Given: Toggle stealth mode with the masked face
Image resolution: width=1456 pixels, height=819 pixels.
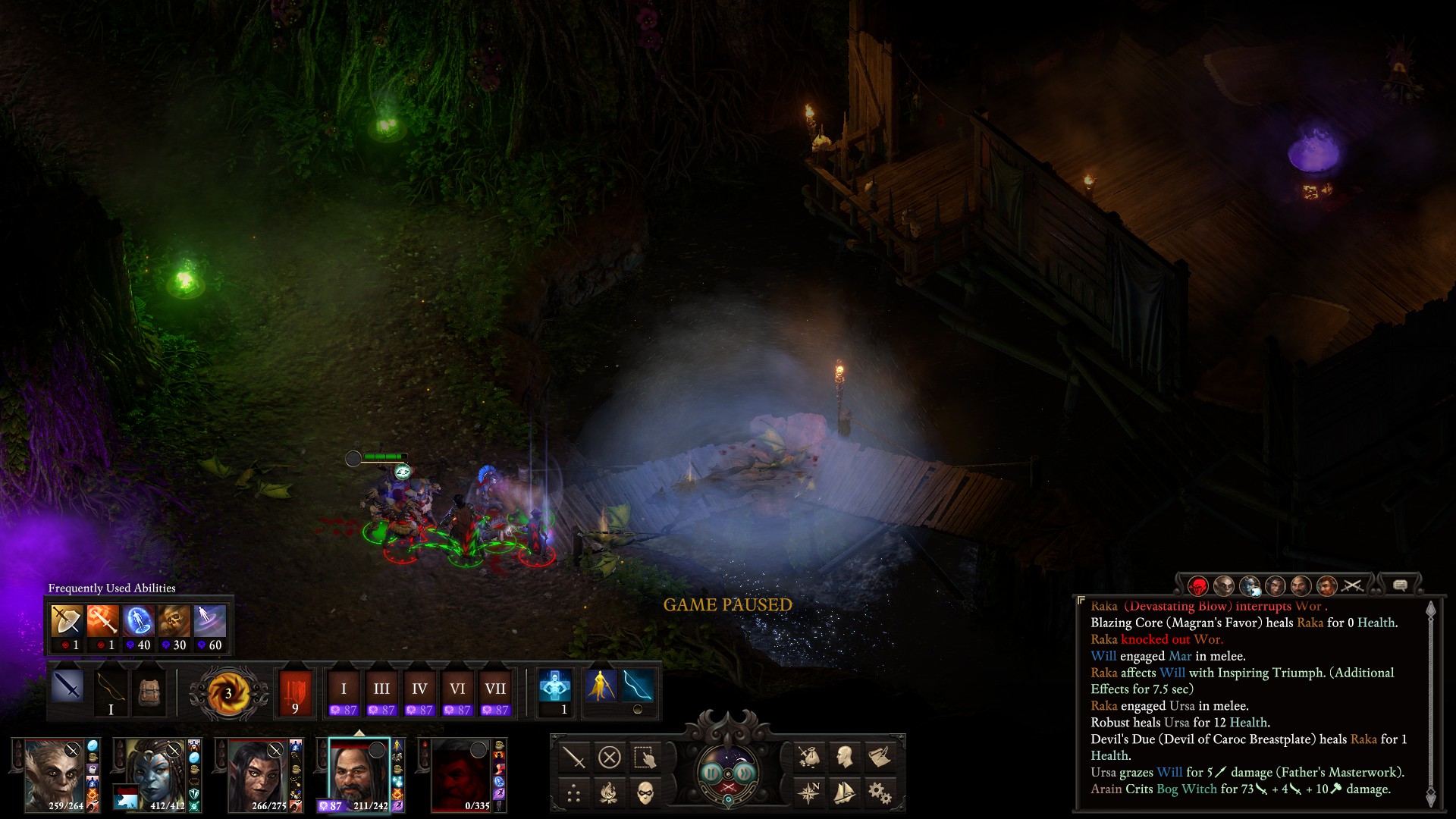Looking at the screenshot, I should (645, 793).
